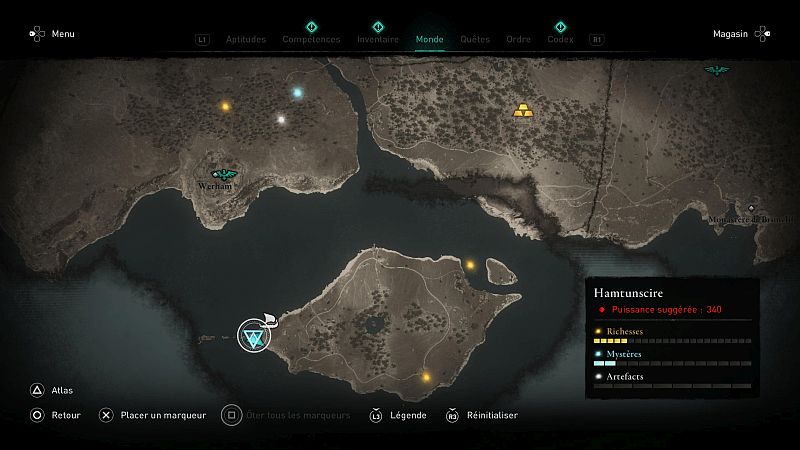Click the wealth dot on the island's northeast coast
Screen dimensions: 800x450
point(470,265)
